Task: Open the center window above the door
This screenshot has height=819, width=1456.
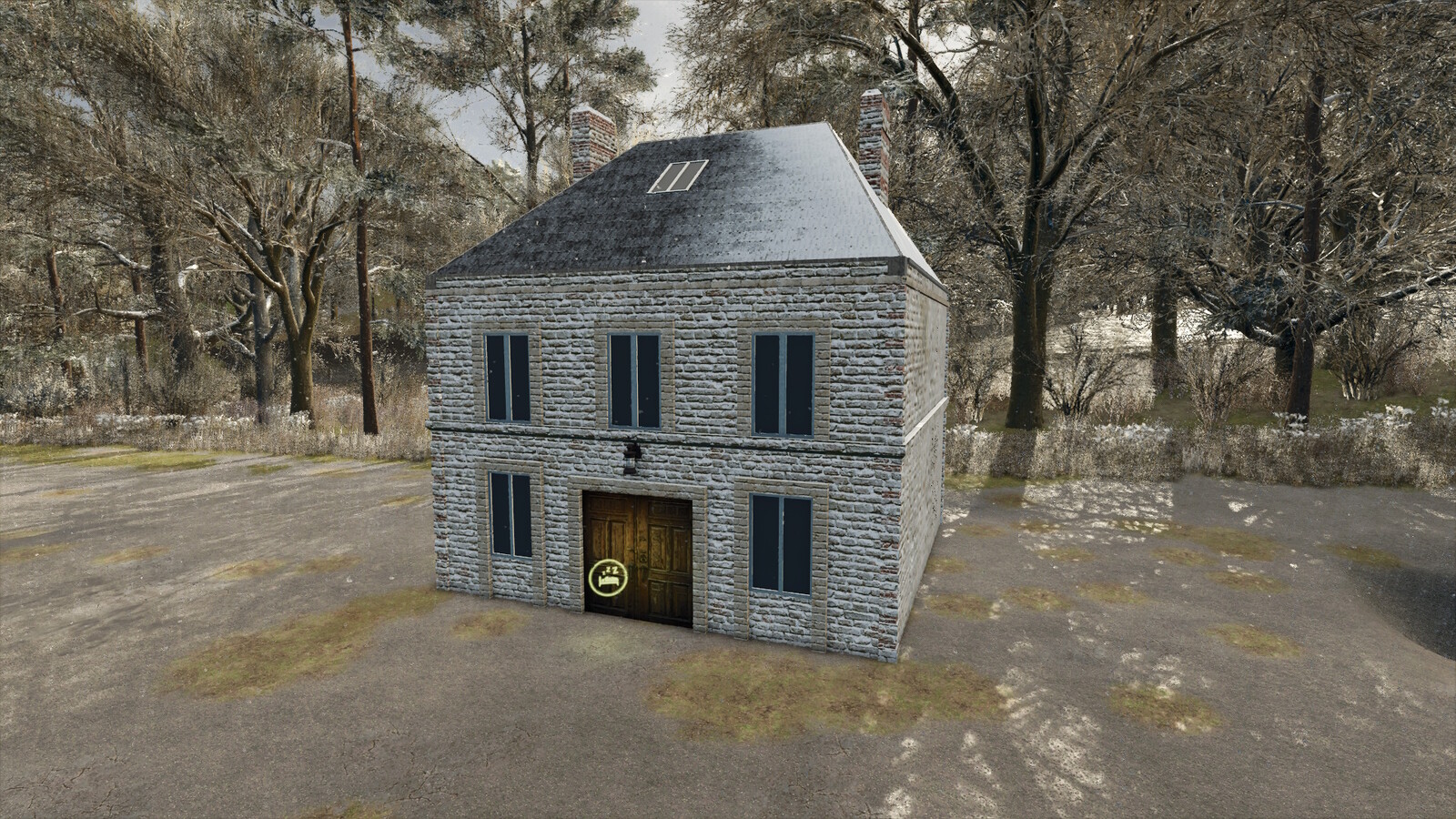Action: 635,379
